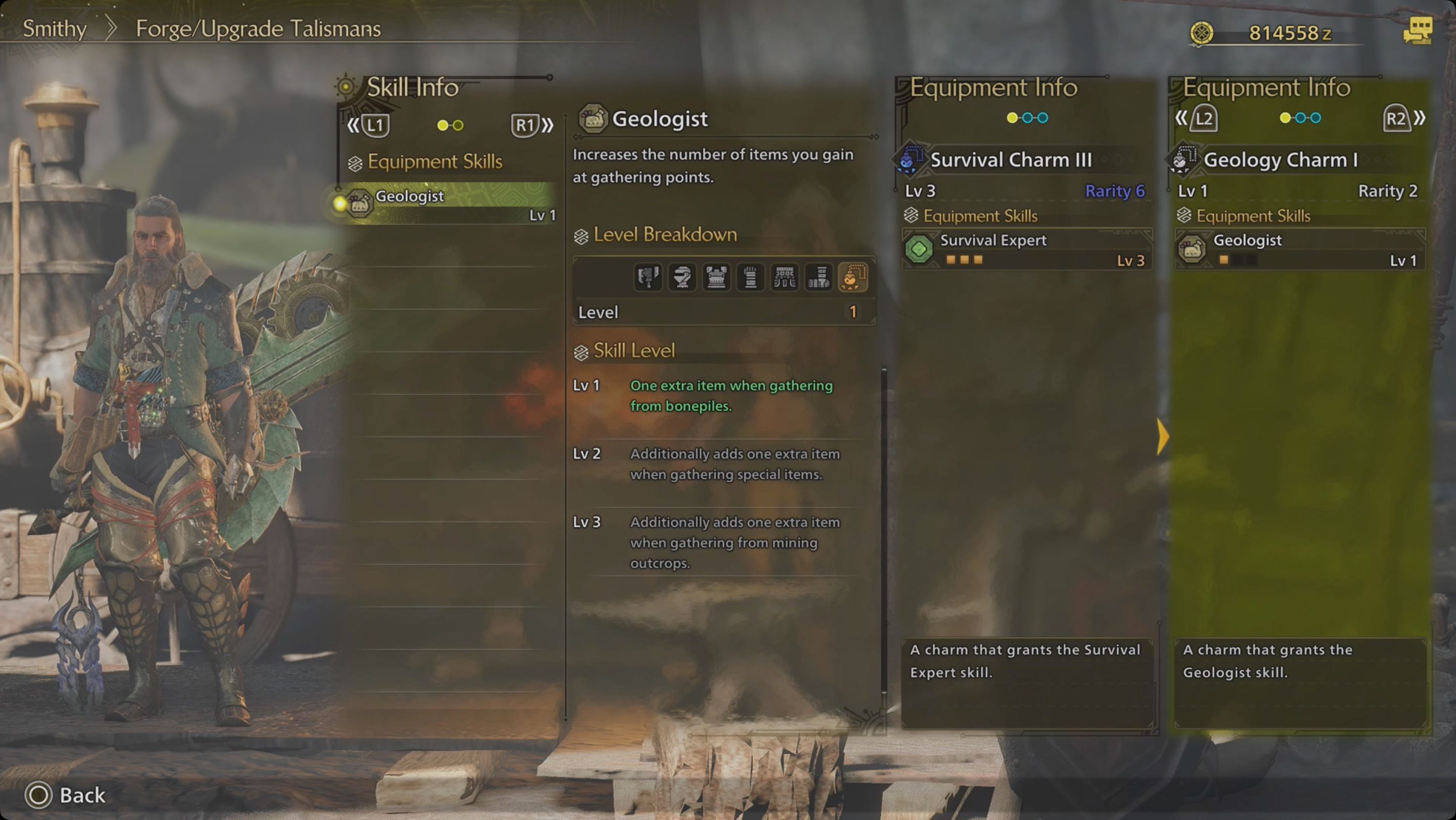Select the chest armor icon in Level Breakdown
Image resolution: width=1456 pixels, height=820 pixels.
coord(716,278)
